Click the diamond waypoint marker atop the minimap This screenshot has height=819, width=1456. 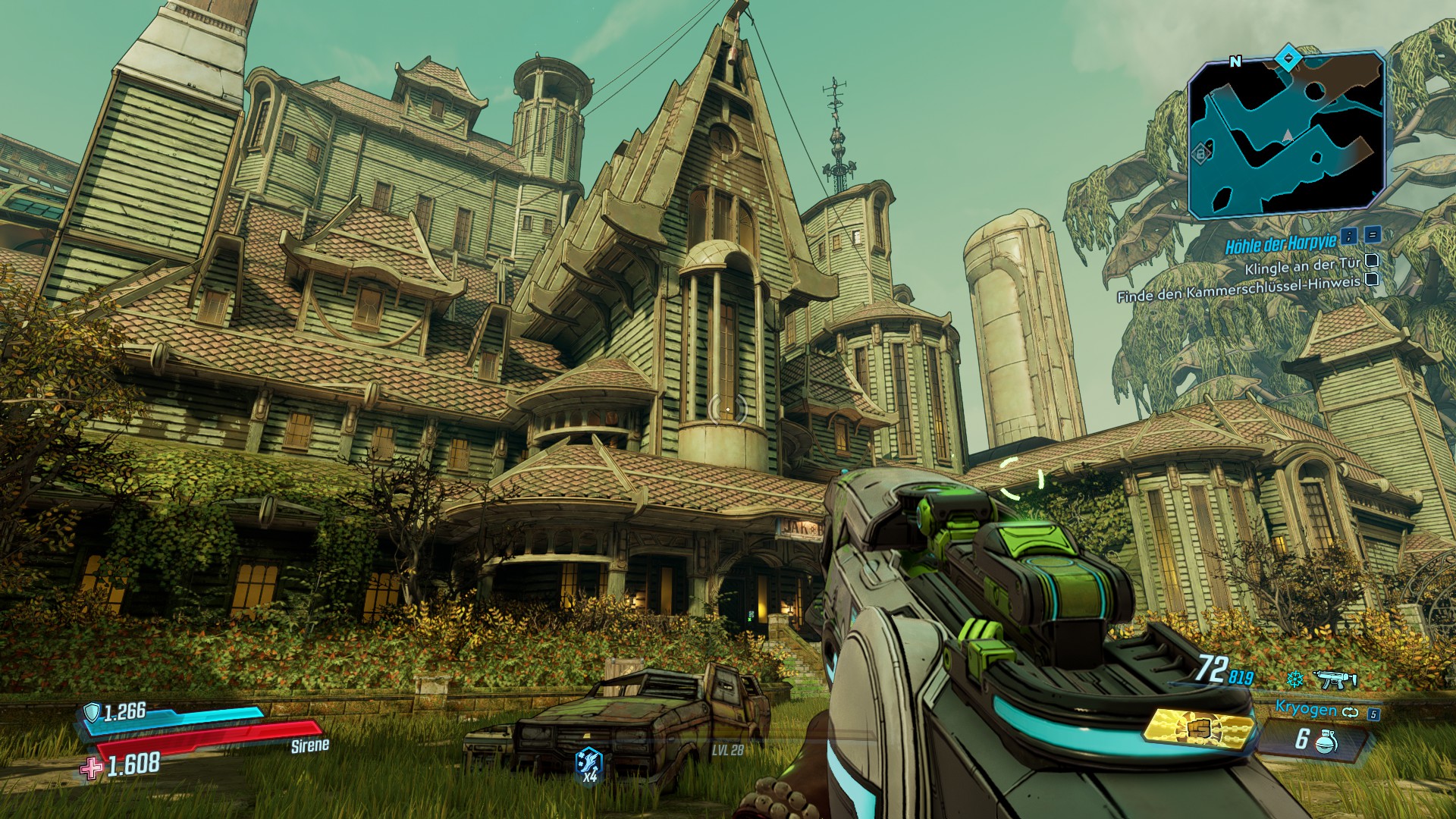tap(1287, 55)
